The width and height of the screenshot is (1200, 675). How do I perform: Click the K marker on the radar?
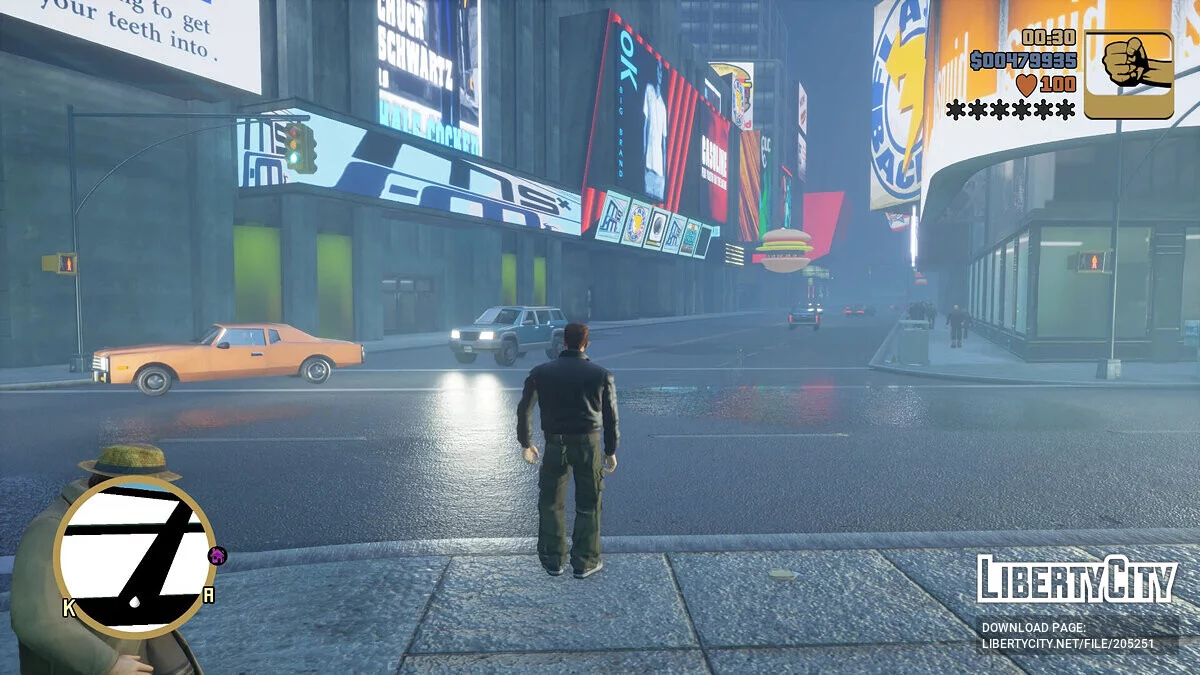coord(69,607)
